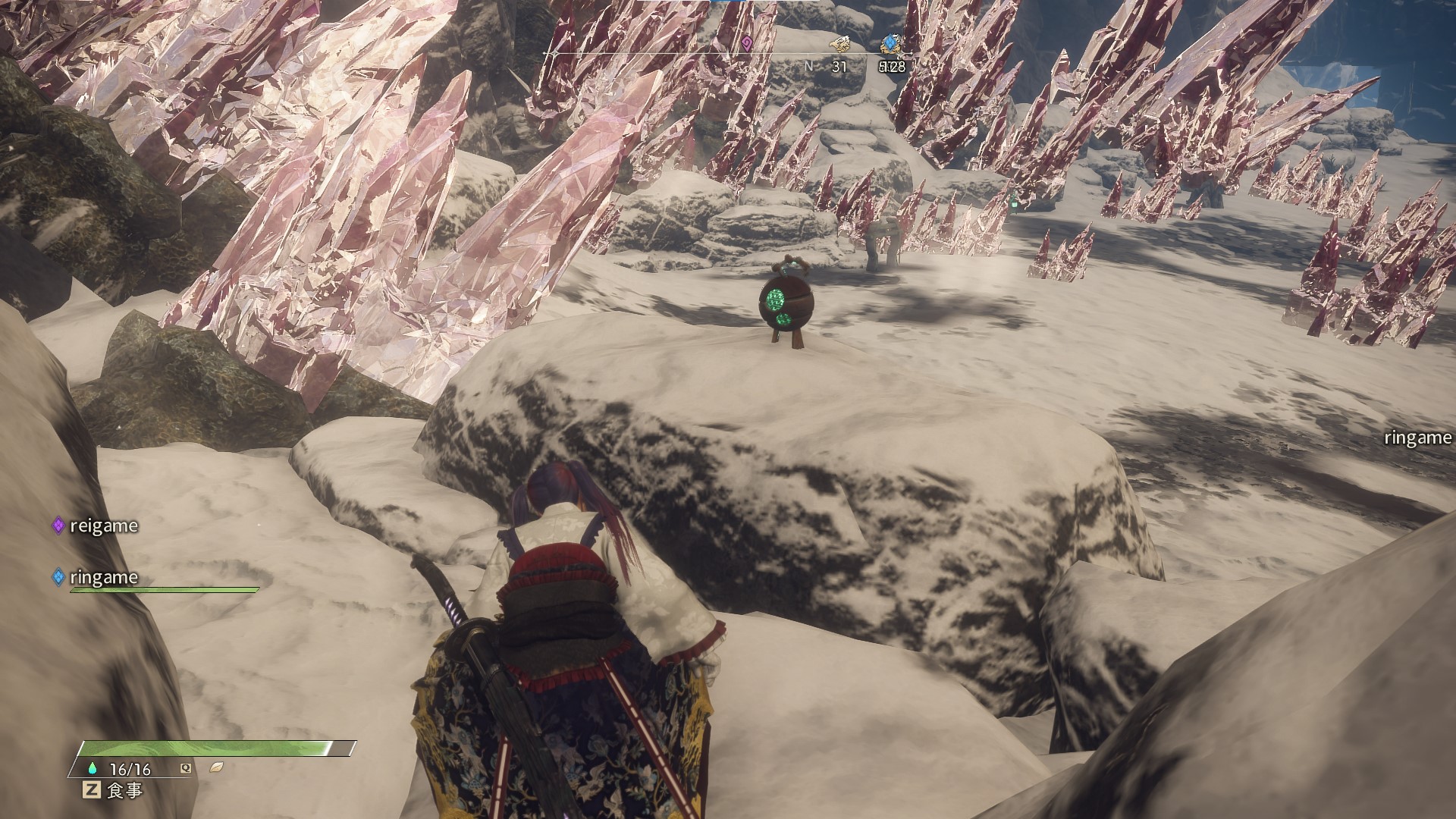Click the leaf icon beside the healing count
The height and width of the screenshot is (819, 1456).
pos(216,767)
